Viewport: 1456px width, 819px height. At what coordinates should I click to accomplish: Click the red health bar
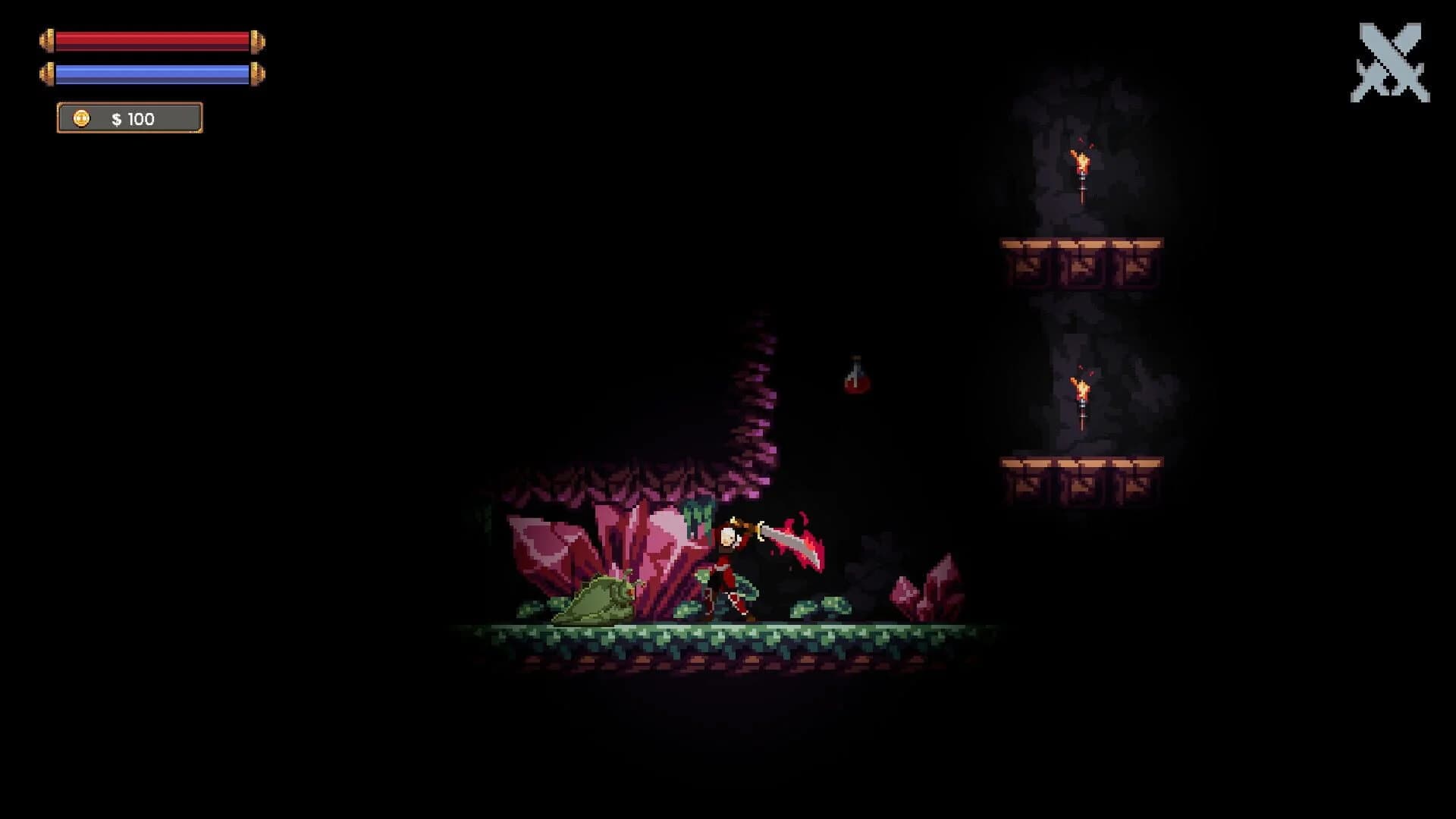(152, 39)
